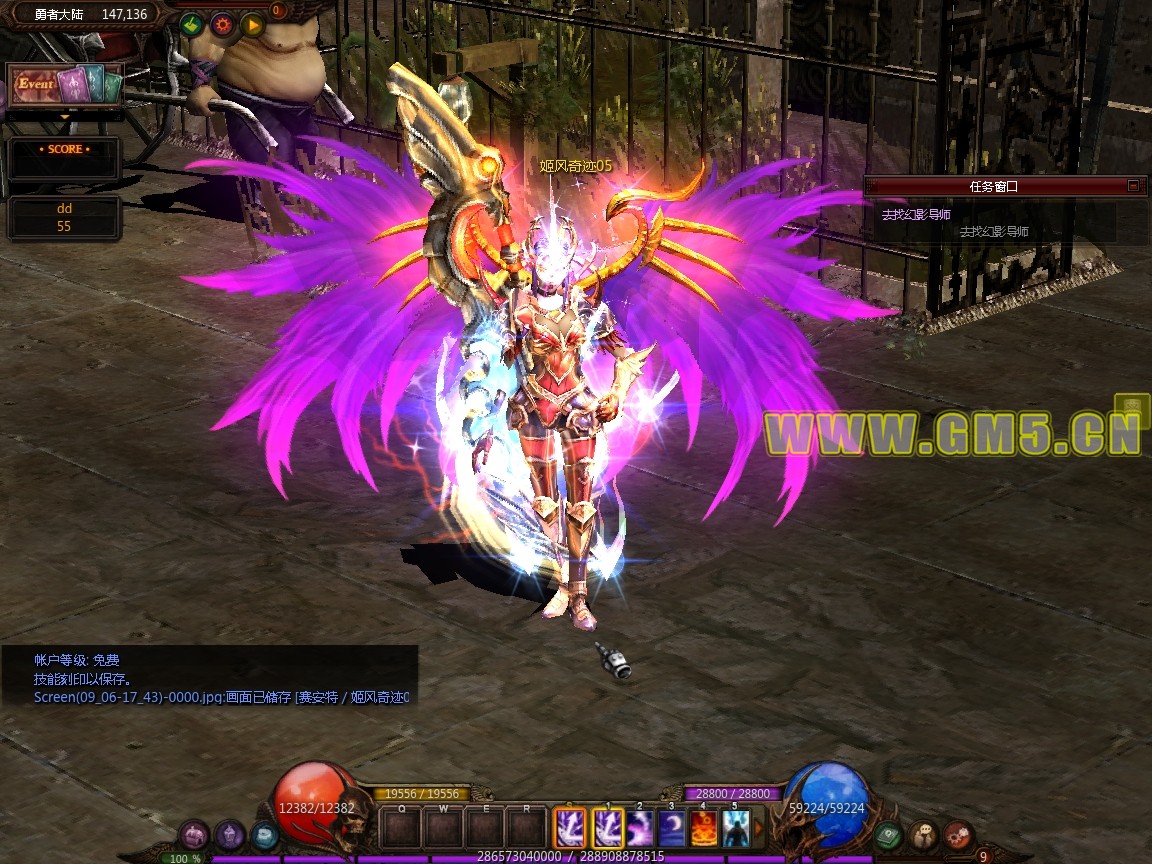Activate the blue glowing figure skill

[736, 829]
